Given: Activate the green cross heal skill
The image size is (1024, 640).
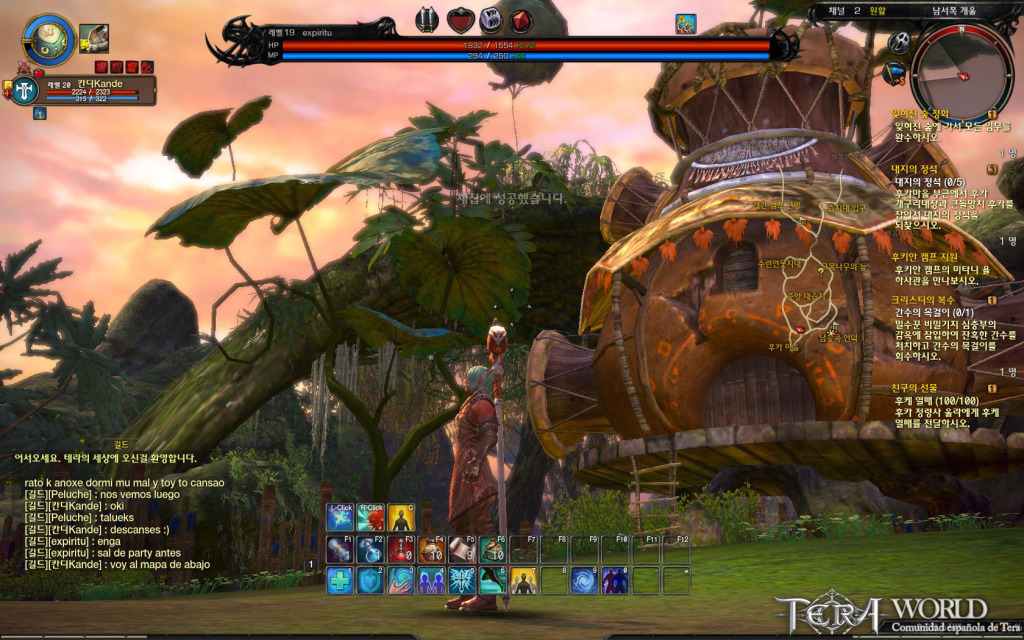Looking at the screenshot, I should click(x=340, y=580).
